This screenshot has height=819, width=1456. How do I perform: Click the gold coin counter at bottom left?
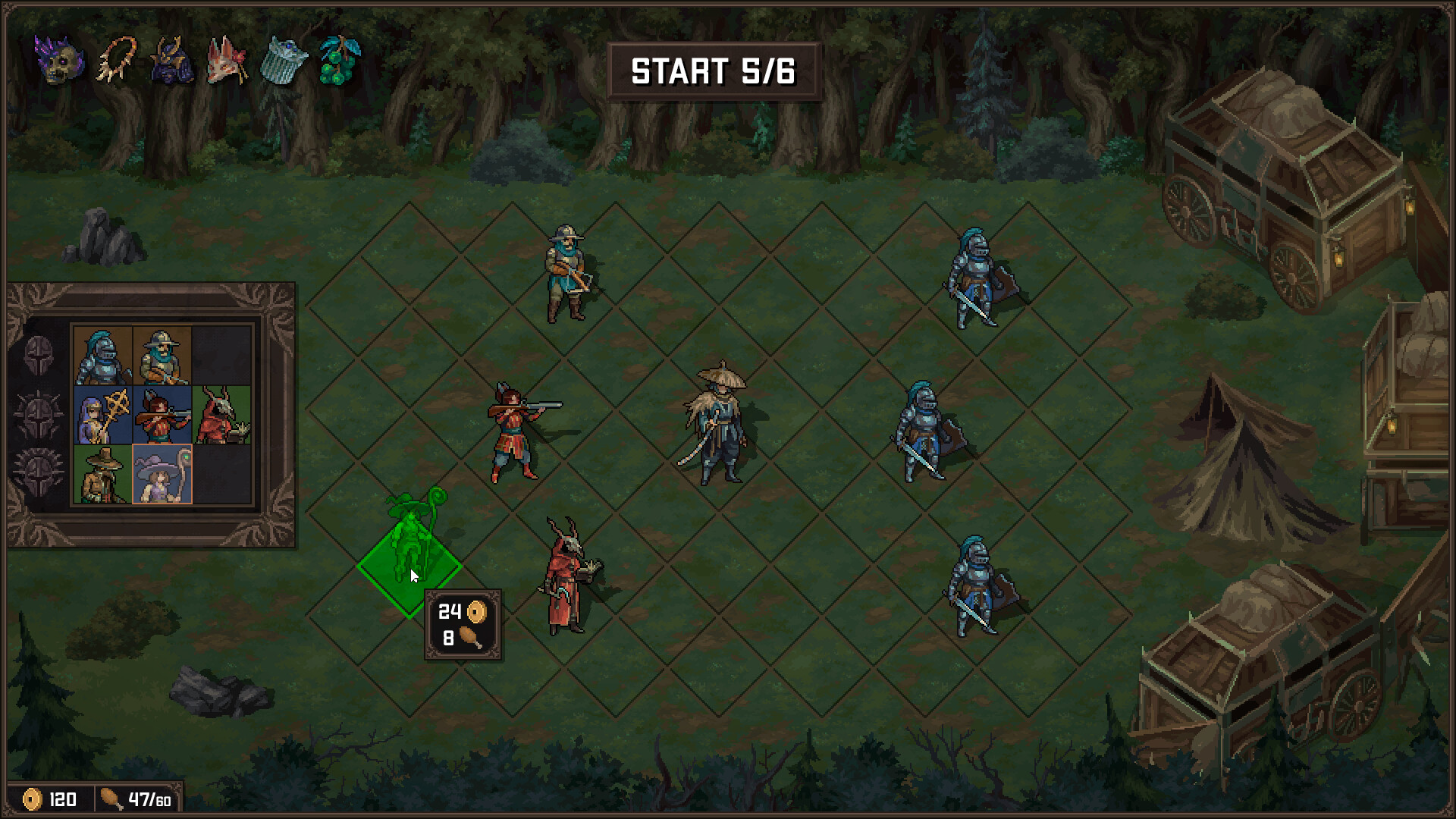(x=49, y=799)
